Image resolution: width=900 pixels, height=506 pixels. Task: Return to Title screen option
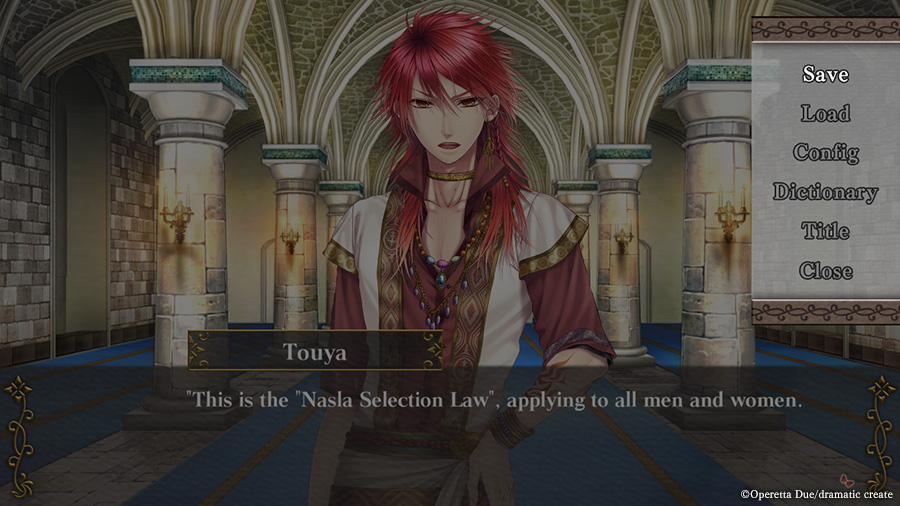(825, 231)
